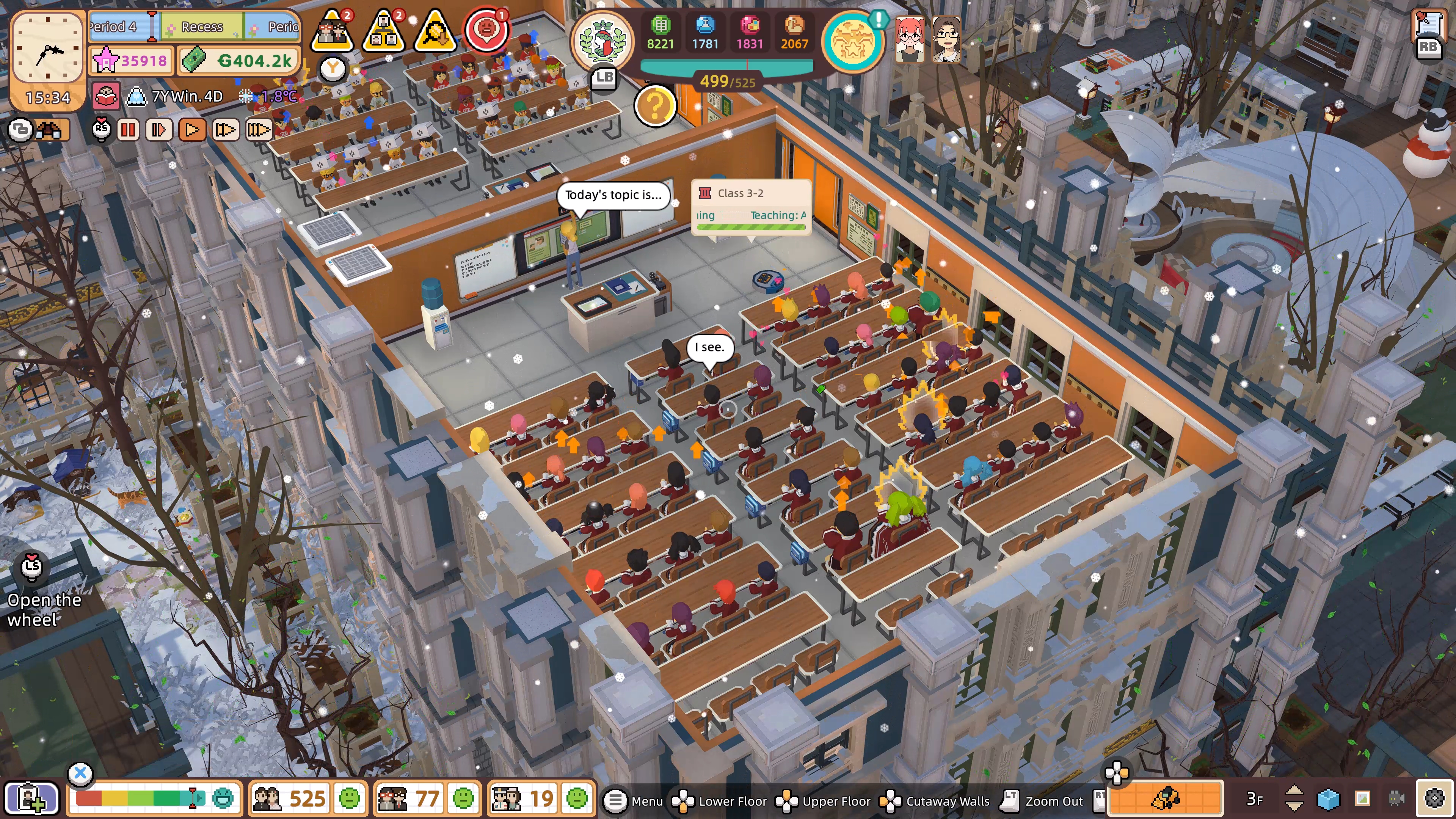Set game to fast-forward speed
This screenshot has height=819, width=1456.
[x=224, y=130]
